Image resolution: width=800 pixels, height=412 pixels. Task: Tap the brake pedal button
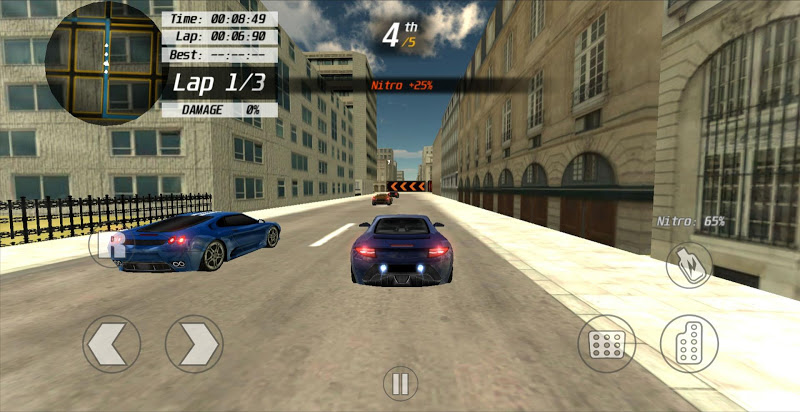point(607,344)
